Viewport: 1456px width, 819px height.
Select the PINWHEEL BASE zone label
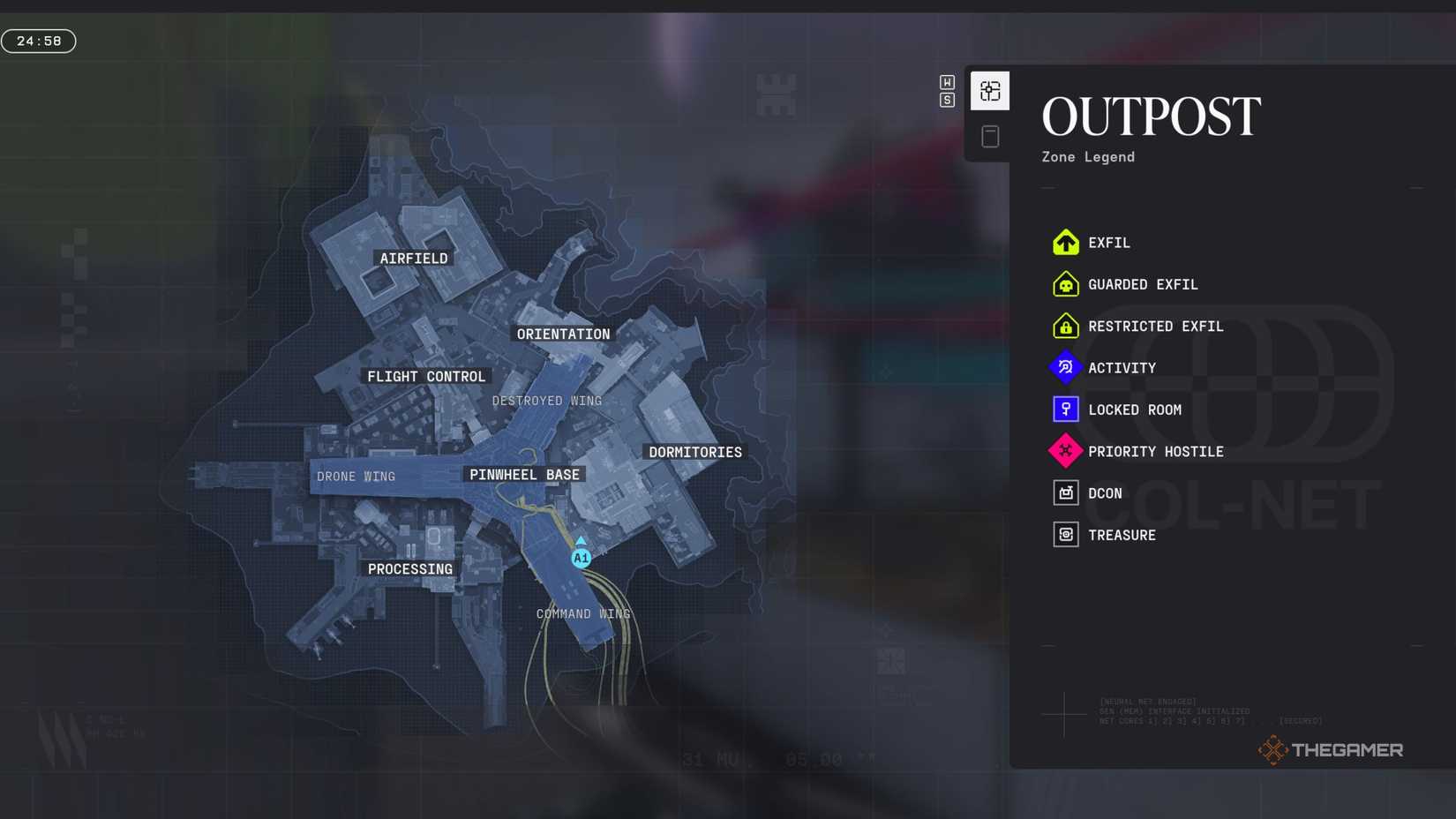(523, 474)
